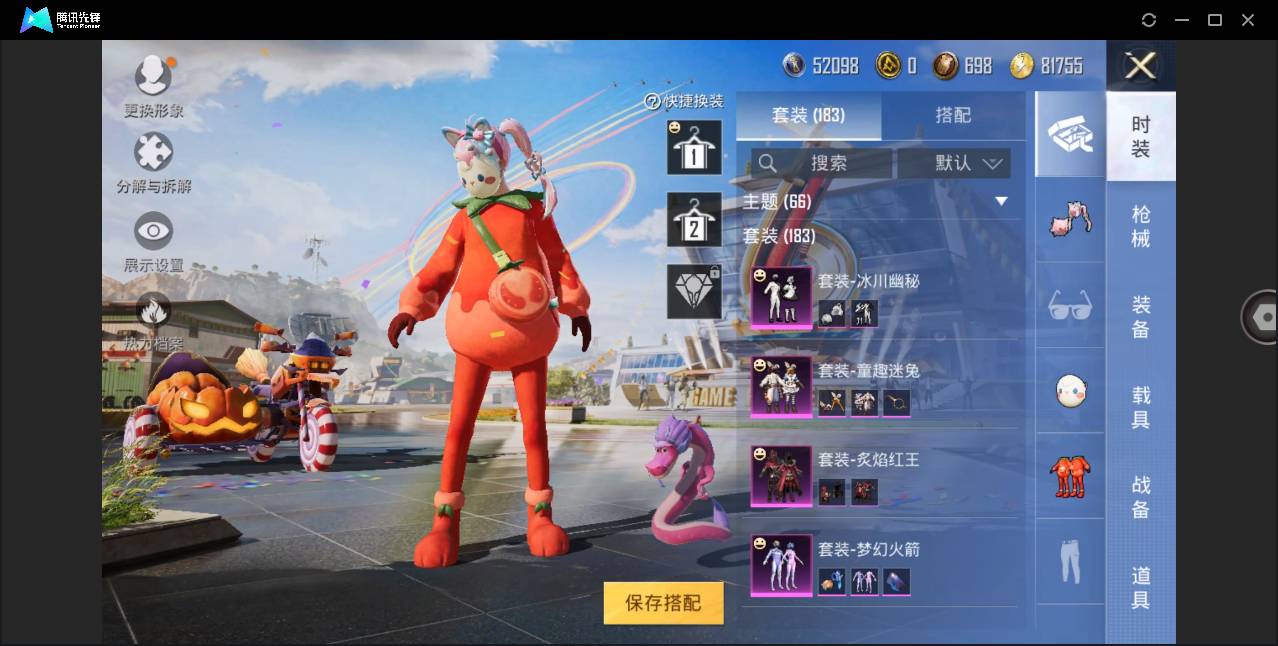This screenshot has width=1278, height=646.
Task: Select quick outfit preset 1
Action: click(x=694, y=148)
